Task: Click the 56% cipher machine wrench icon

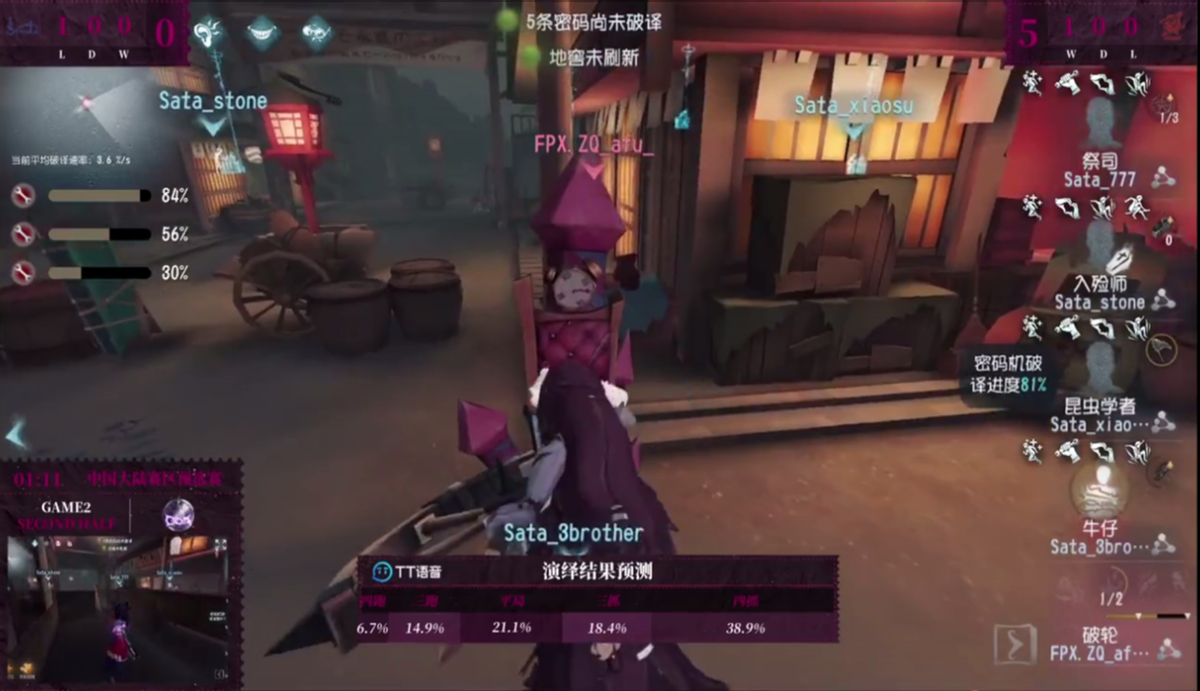Action: [23, 234]
